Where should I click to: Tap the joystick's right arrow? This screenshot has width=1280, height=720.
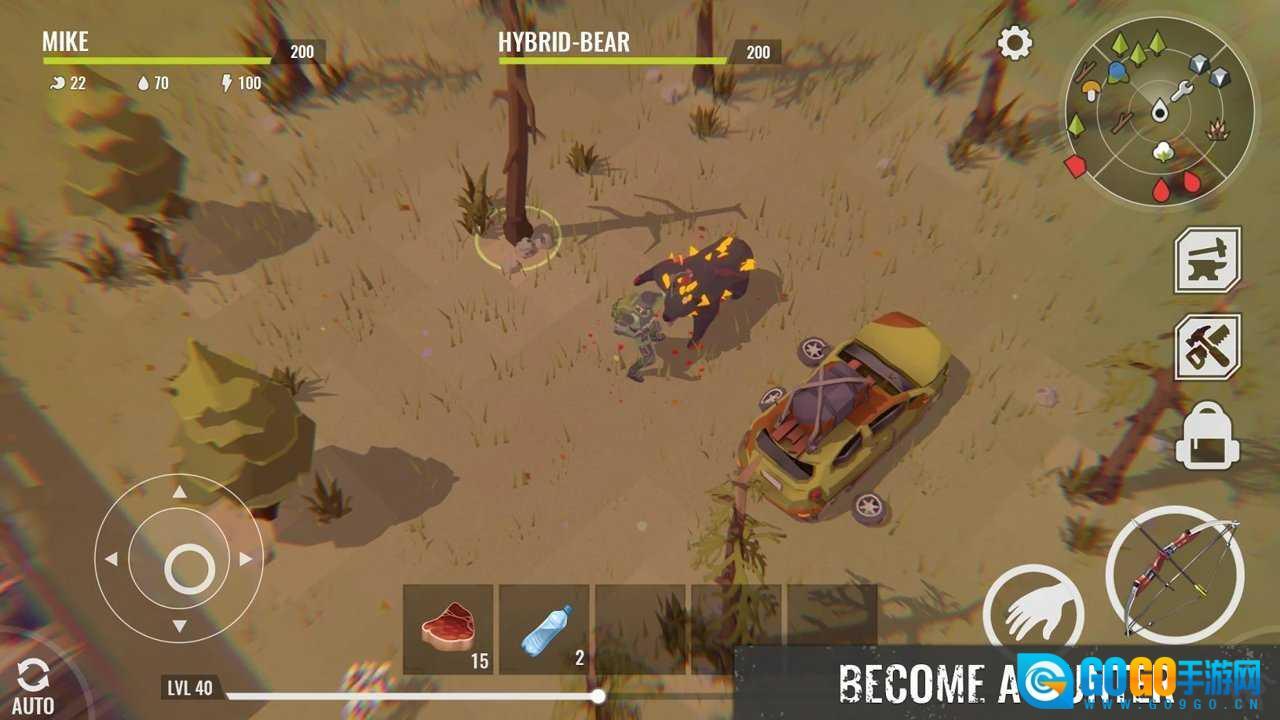[x=246, y=559]
